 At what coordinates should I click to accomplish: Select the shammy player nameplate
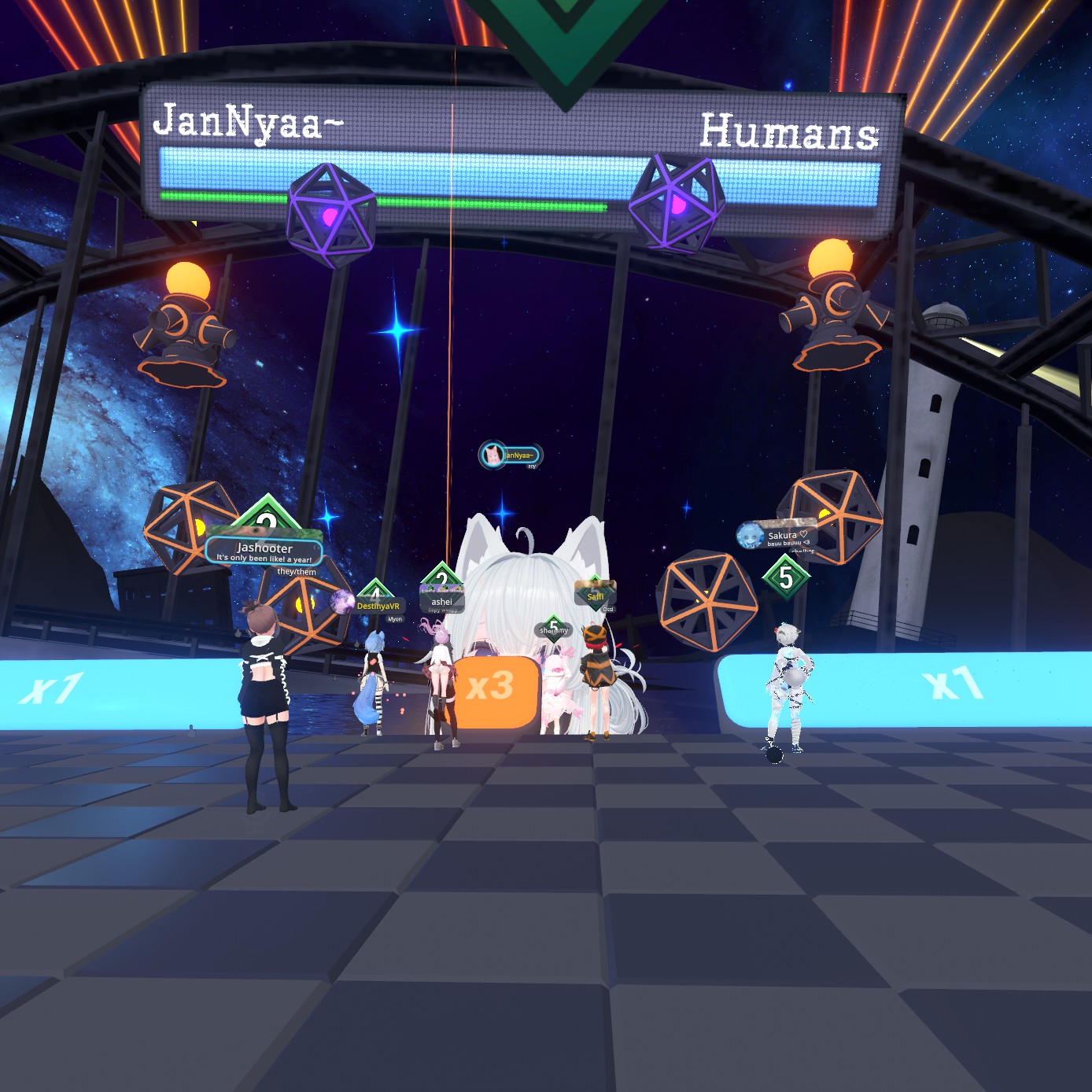pos(553,630)
